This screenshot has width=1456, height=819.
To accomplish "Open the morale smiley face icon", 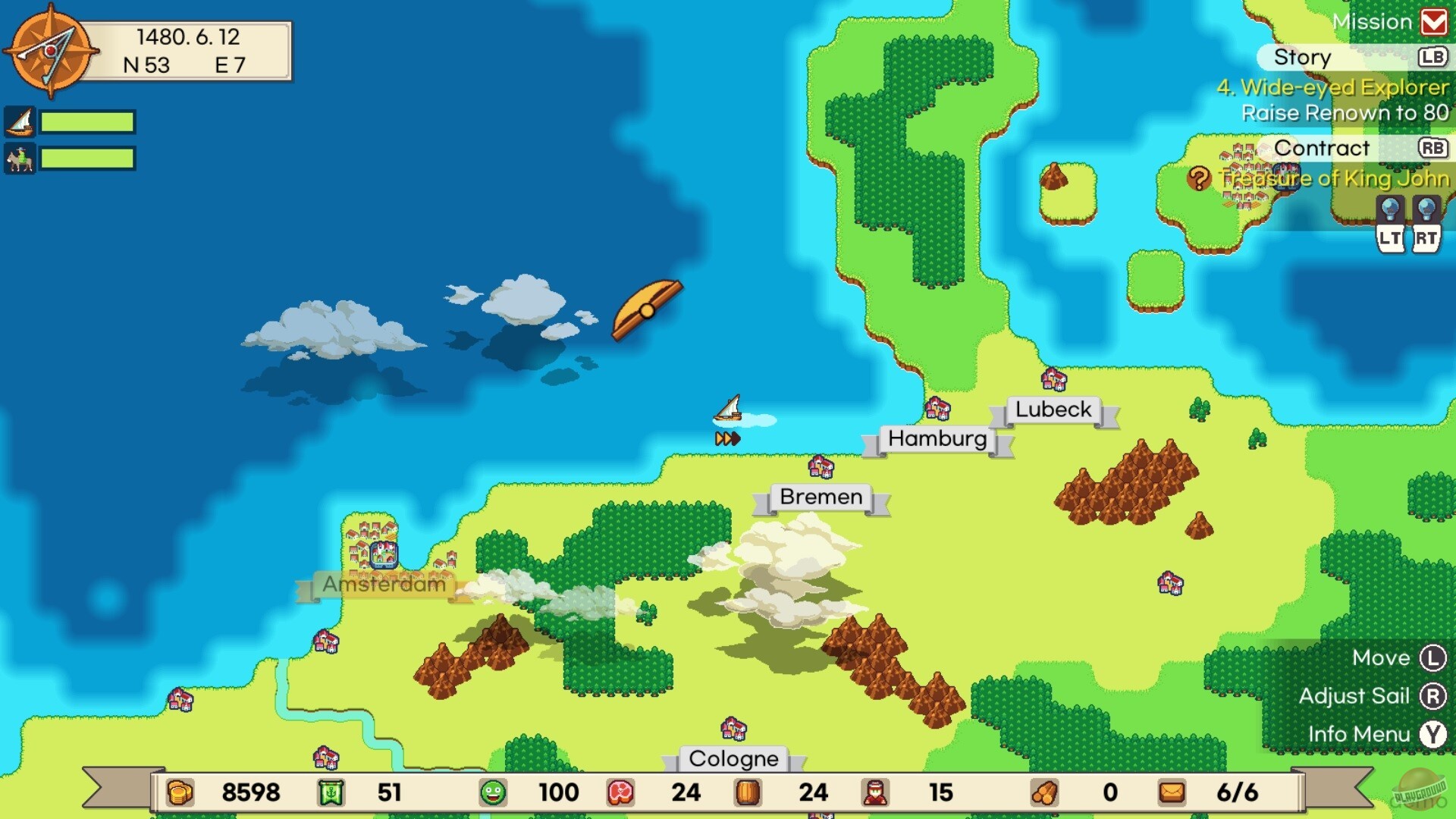I will pyautogui.click(x=494, y=793).
